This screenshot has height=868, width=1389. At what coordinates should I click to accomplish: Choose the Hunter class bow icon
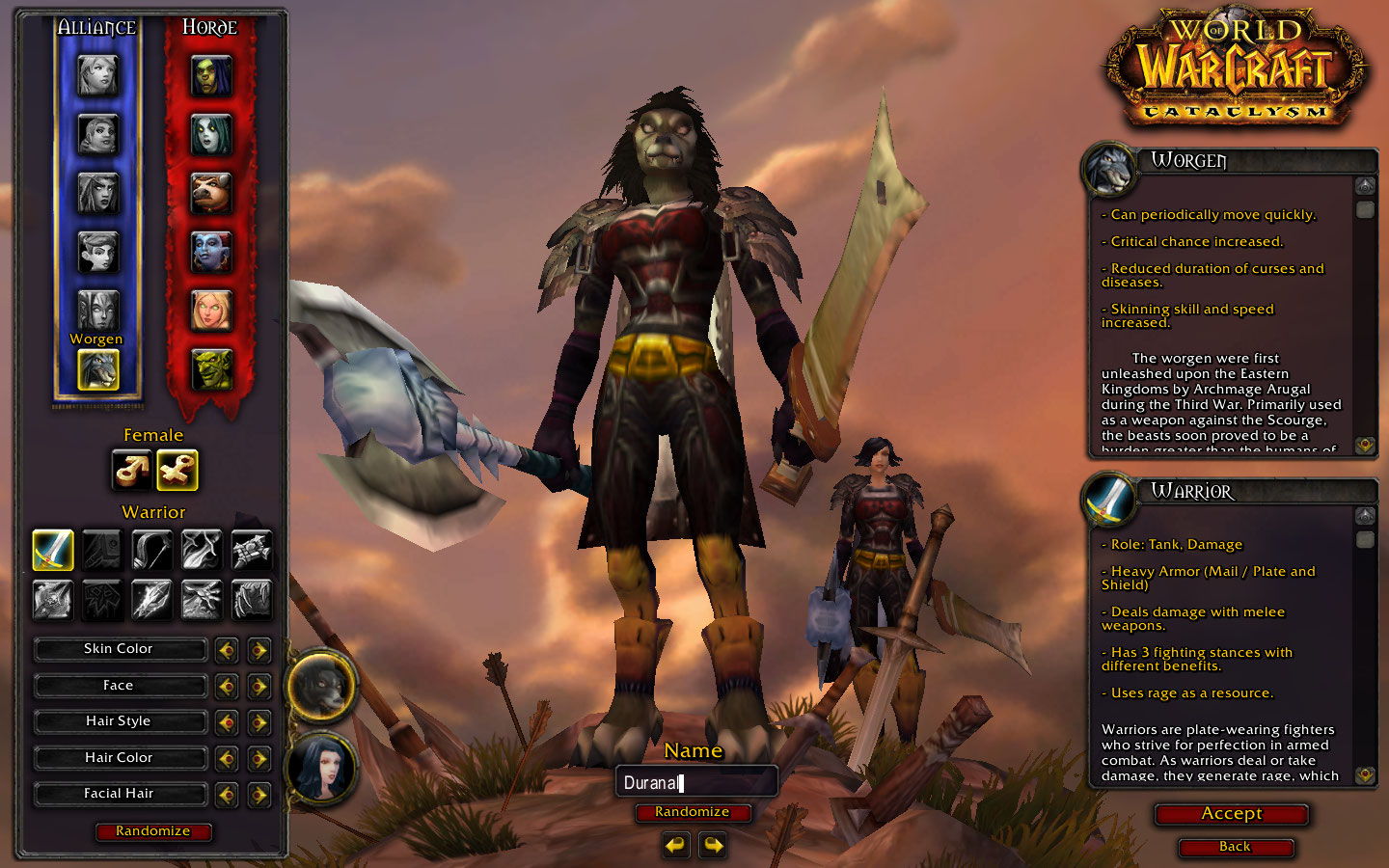[151, 550]
